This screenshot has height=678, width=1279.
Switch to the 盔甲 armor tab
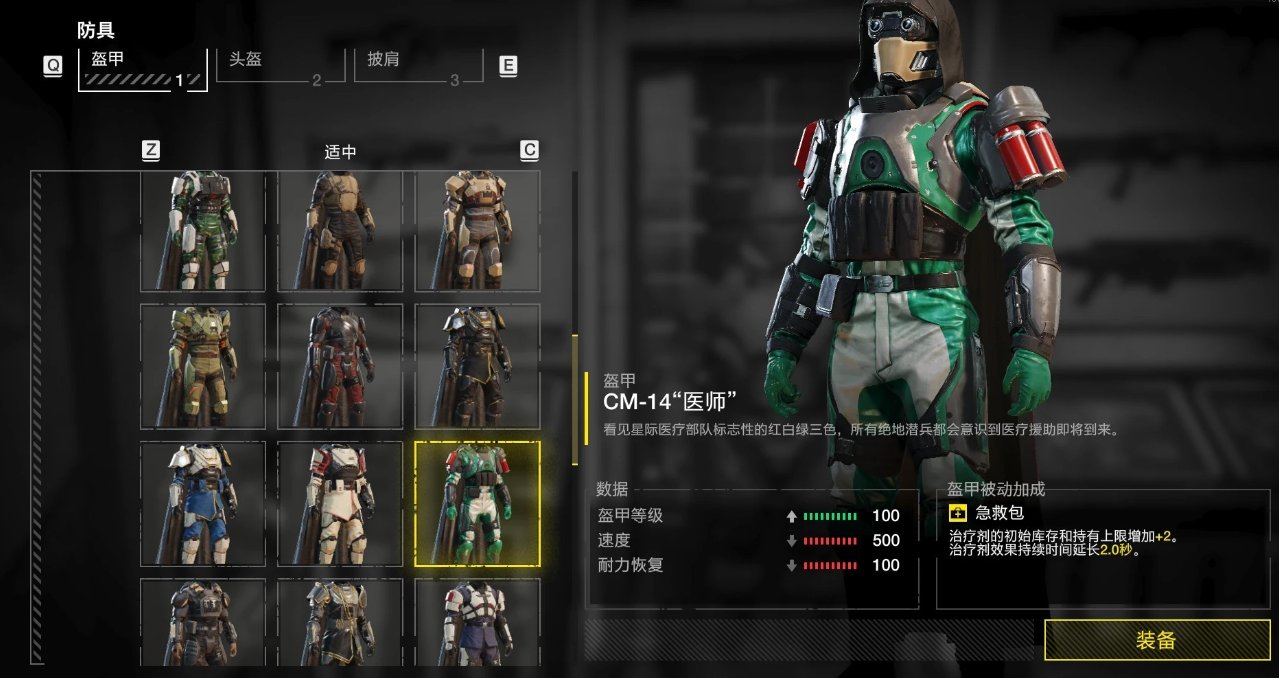142,68
